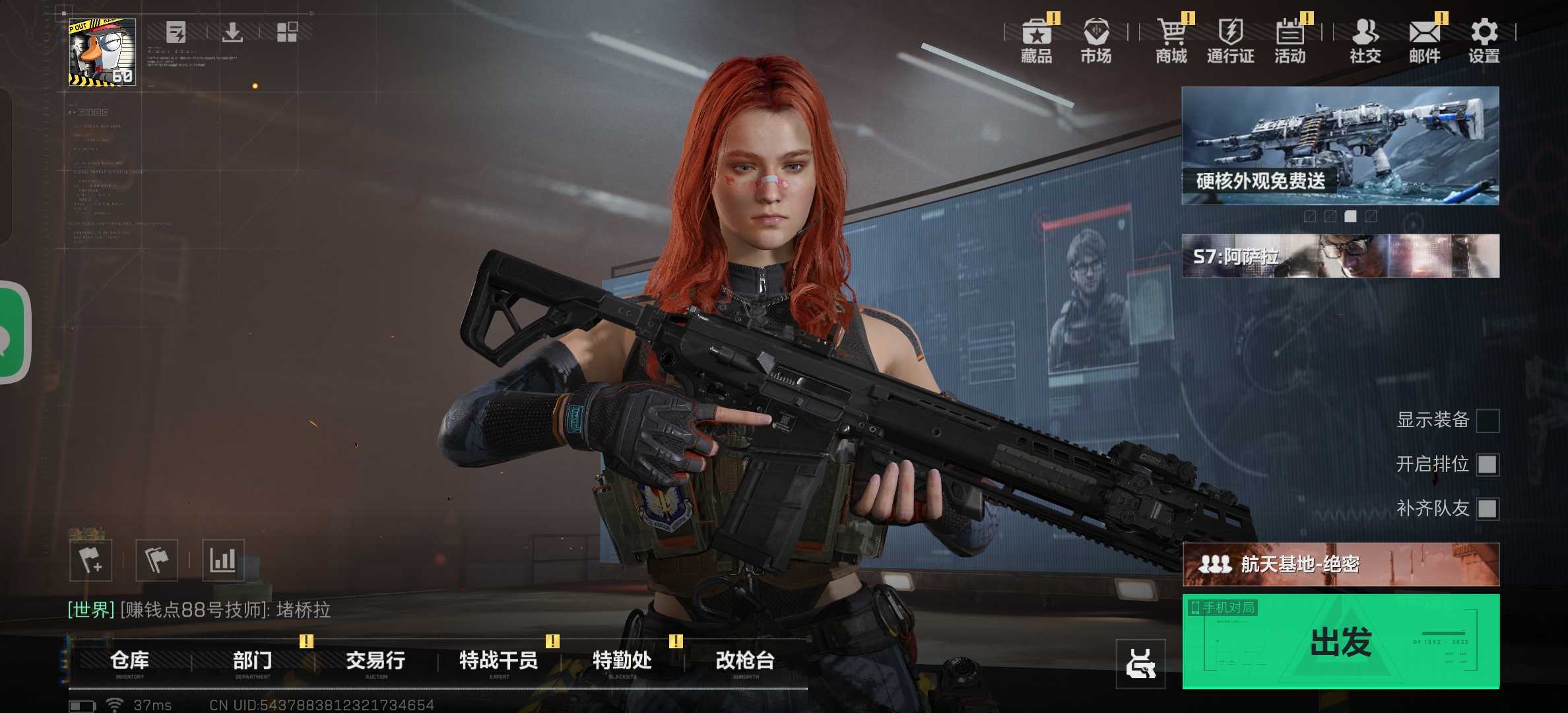Toggle the 显示装备 checkbox
The image size is (1568, 713).
tap(1487, 421)
